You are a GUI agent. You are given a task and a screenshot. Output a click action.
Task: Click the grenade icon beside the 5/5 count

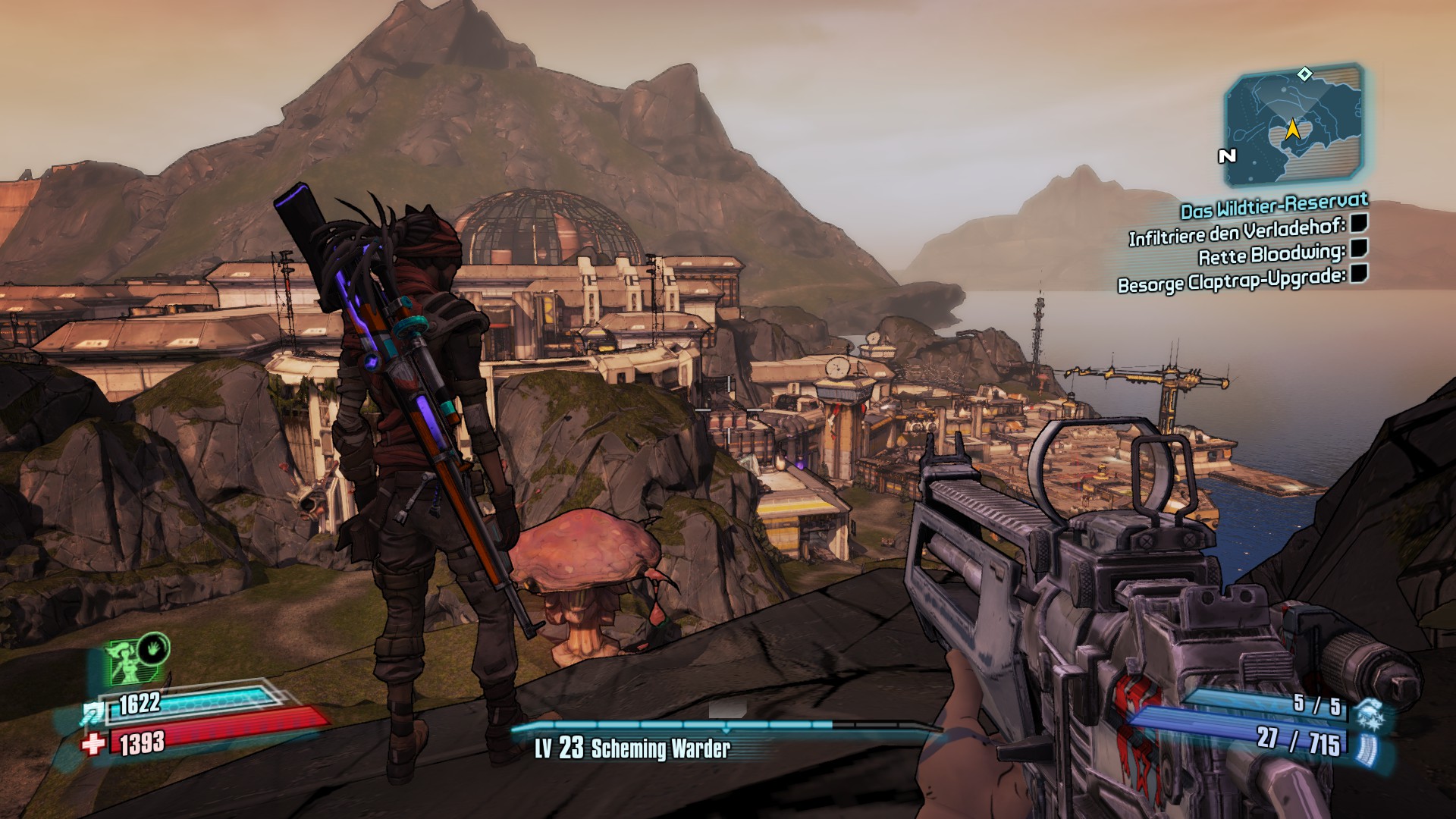pos(1369,711)
